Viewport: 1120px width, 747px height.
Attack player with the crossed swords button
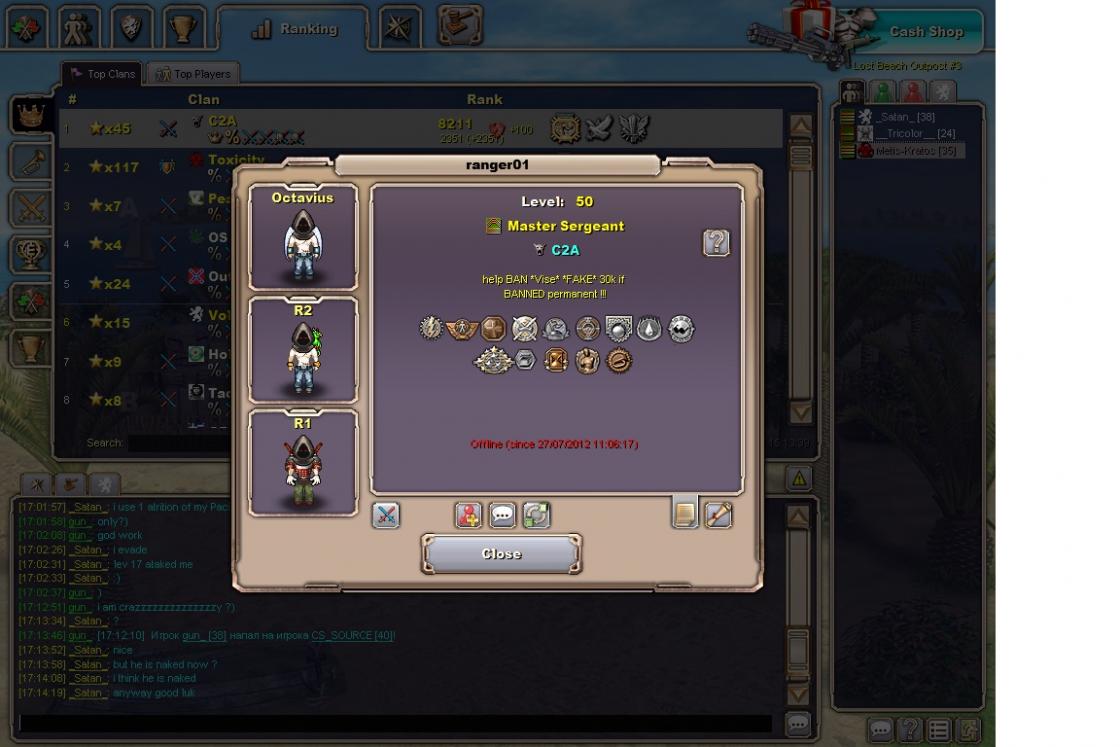point(386,515)
